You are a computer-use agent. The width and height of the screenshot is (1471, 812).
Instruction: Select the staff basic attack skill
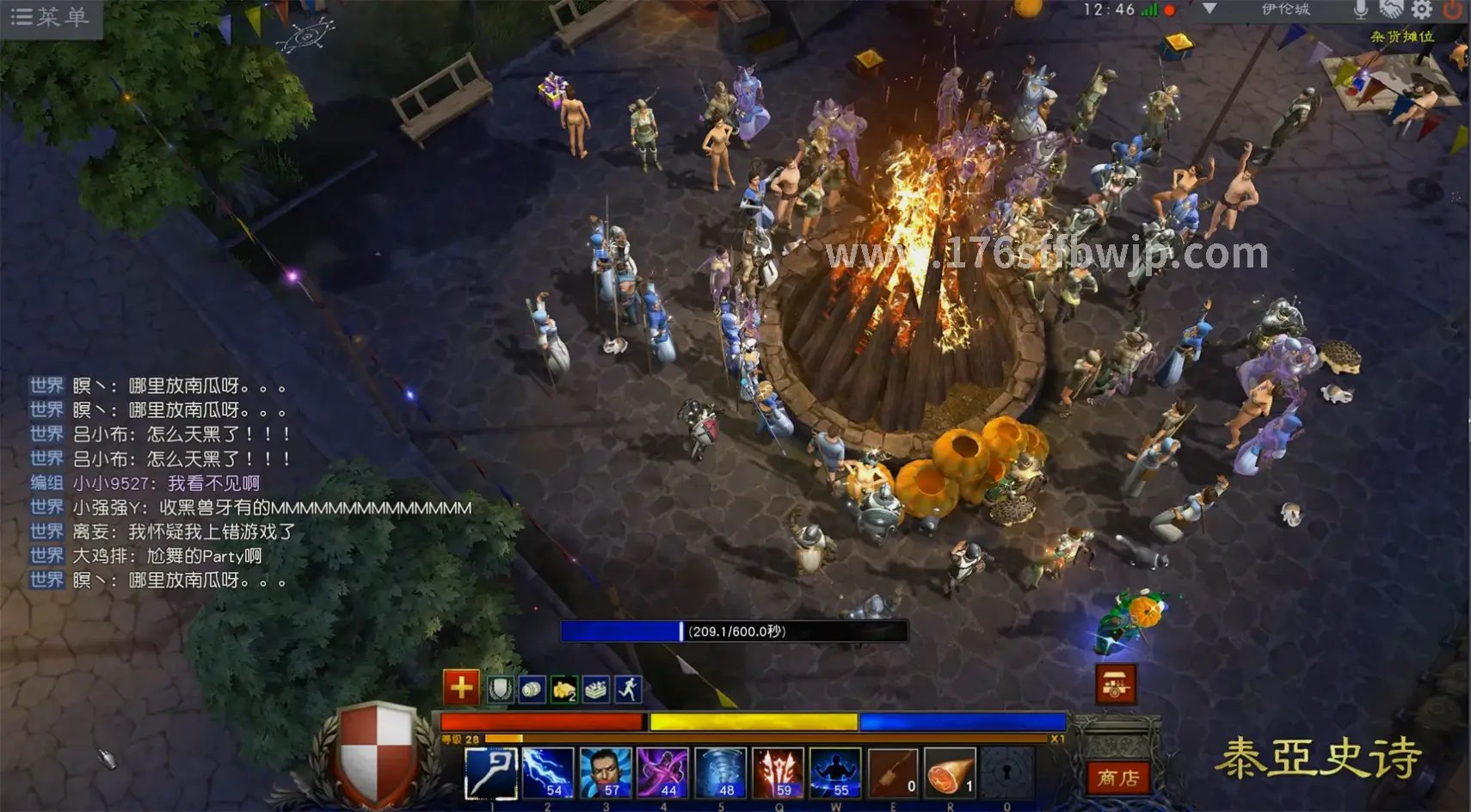490,772
